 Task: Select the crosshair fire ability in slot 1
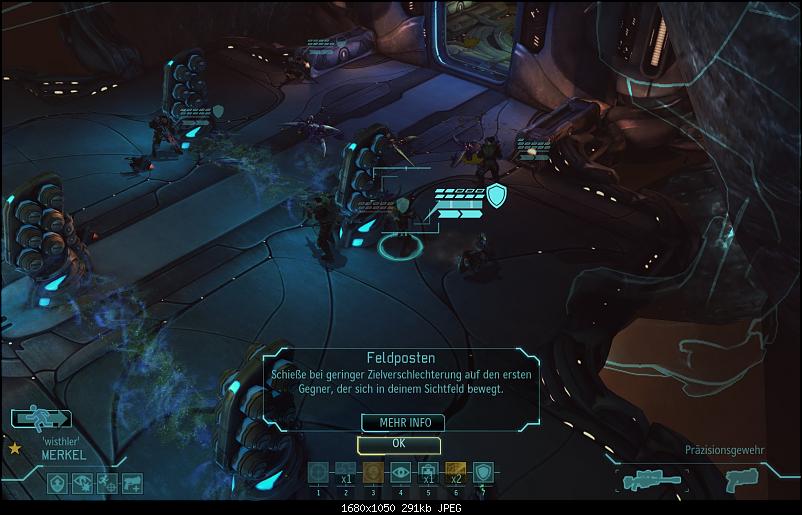(x=318, y=473)
